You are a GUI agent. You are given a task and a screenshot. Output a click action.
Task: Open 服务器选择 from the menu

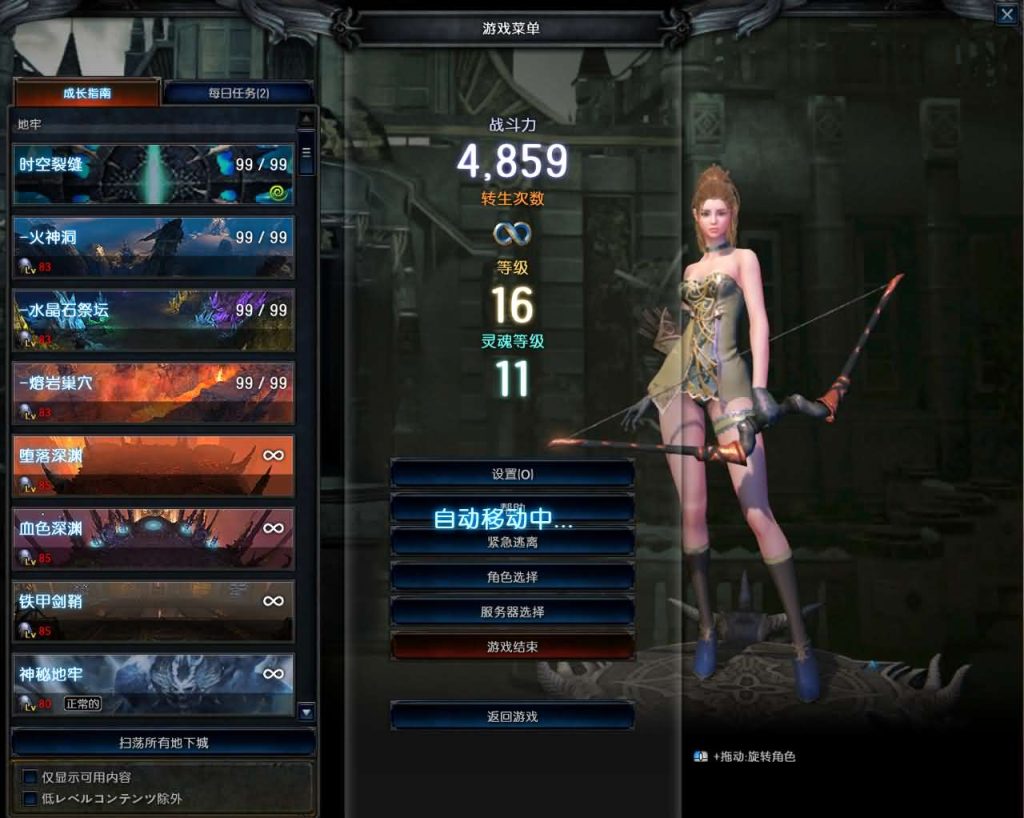(512, 611)
